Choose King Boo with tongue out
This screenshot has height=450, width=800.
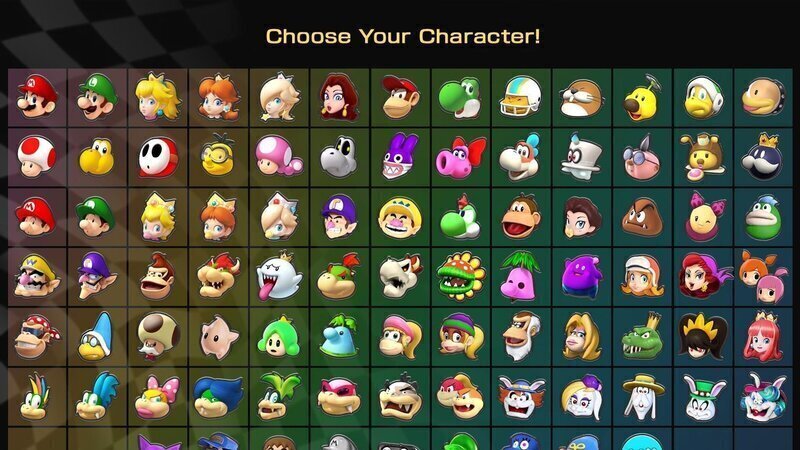[279, 277]
